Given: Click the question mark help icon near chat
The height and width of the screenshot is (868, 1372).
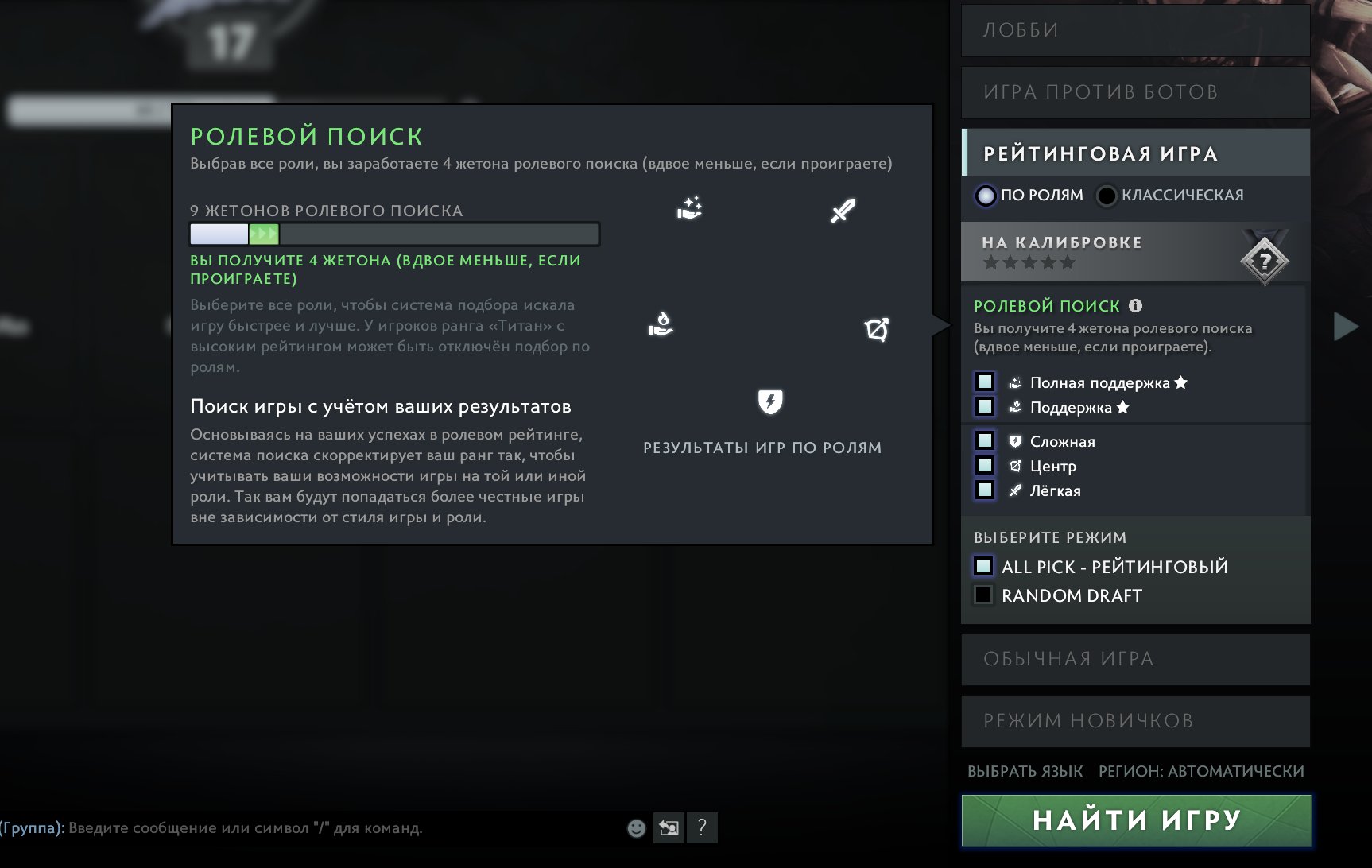Looking at the screenshot, I should 700,829.
